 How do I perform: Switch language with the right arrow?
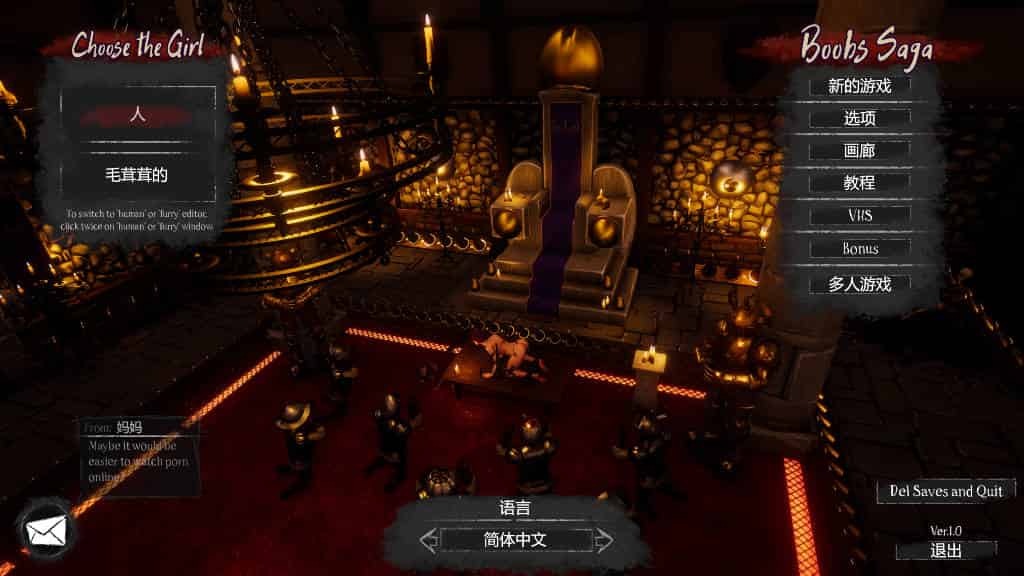pyautogui.click(x=604, y=541)
